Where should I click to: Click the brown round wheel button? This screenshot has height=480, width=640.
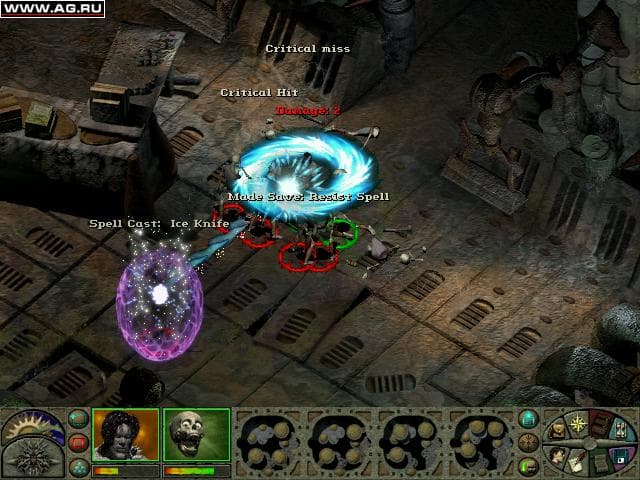(528, 442)
